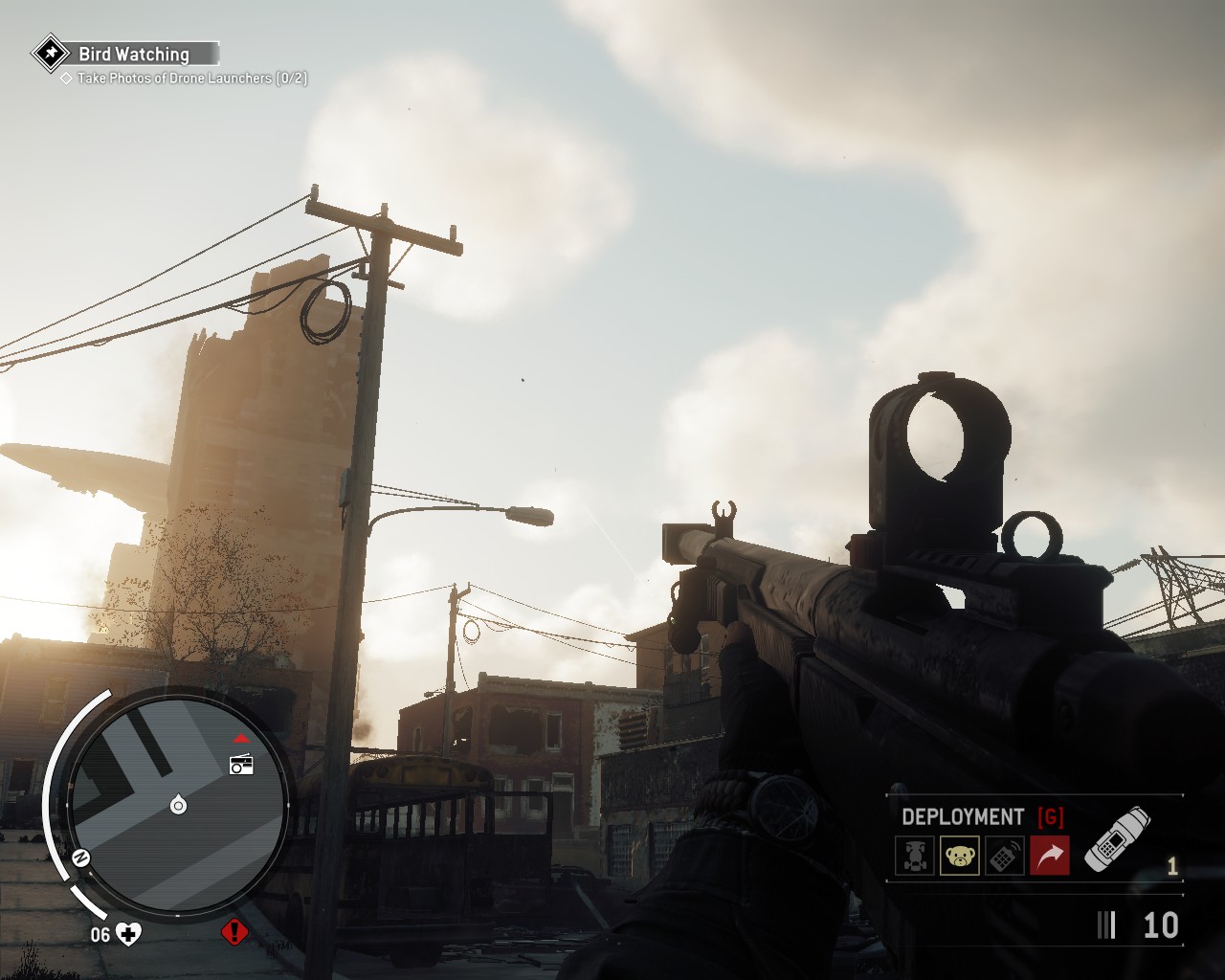
Task: Click the equipped hack device icon
Action: [1117, 839]
